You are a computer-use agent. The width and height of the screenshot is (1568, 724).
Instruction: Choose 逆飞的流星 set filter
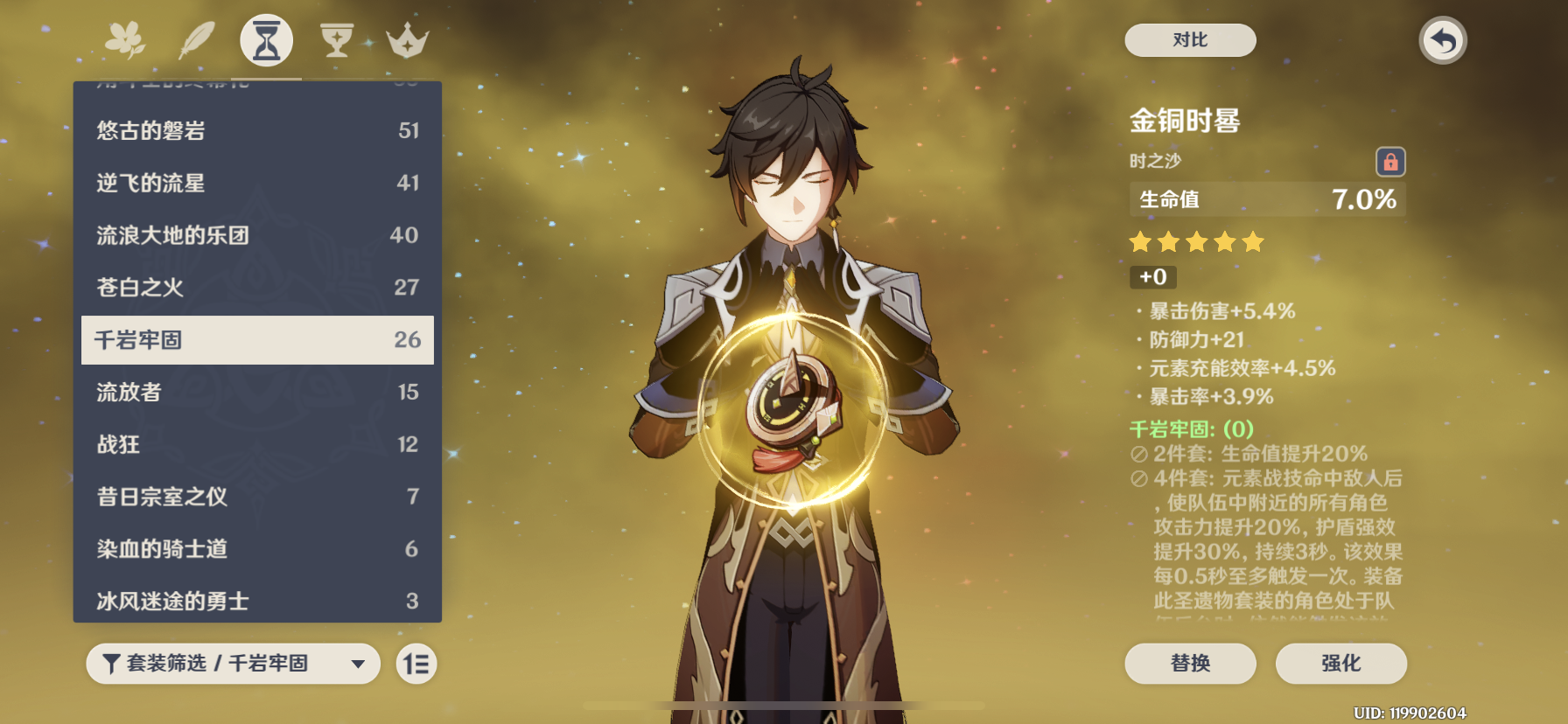pos(257,183)
